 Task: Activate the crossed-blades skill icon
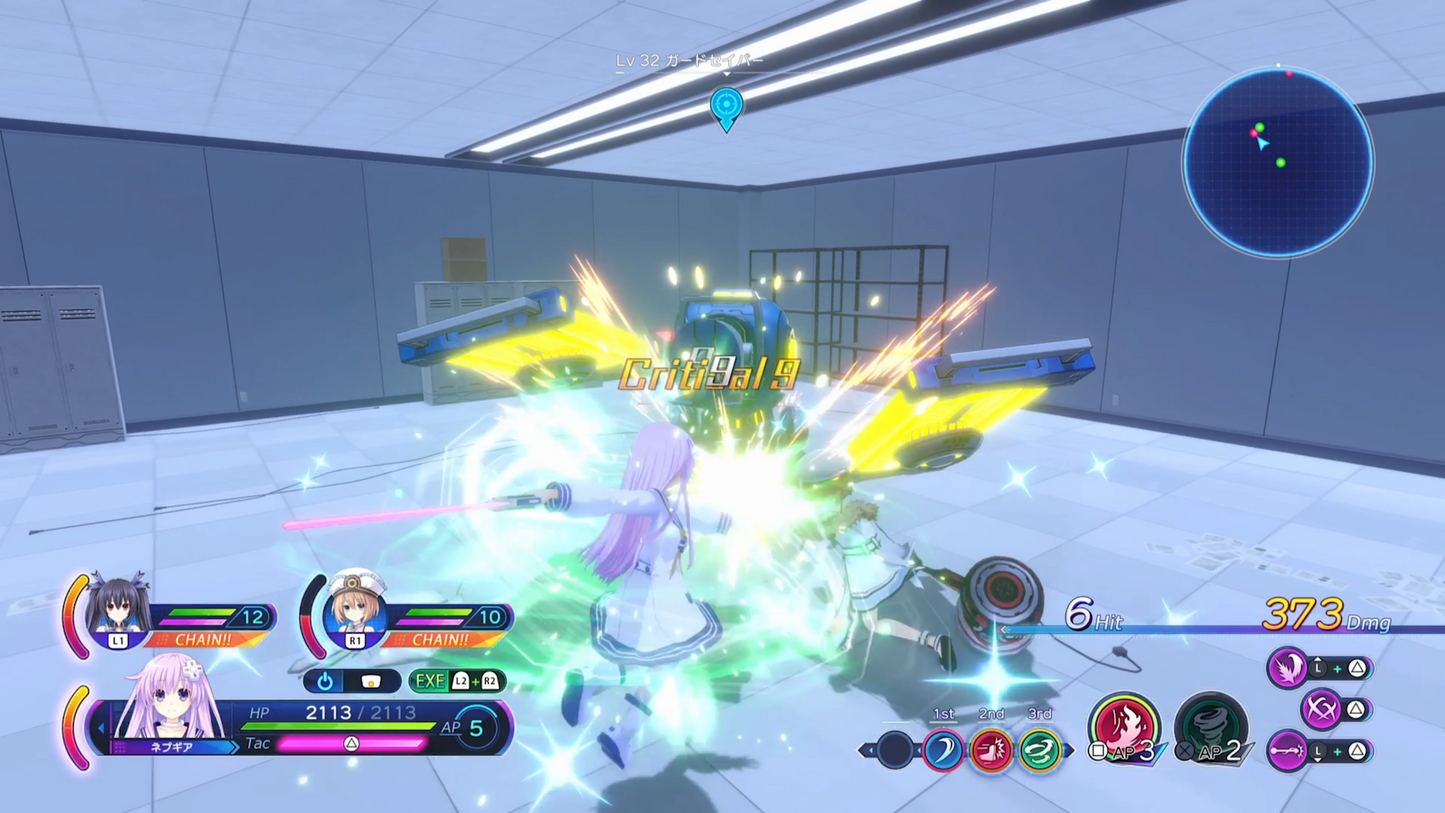[1320, 707]
